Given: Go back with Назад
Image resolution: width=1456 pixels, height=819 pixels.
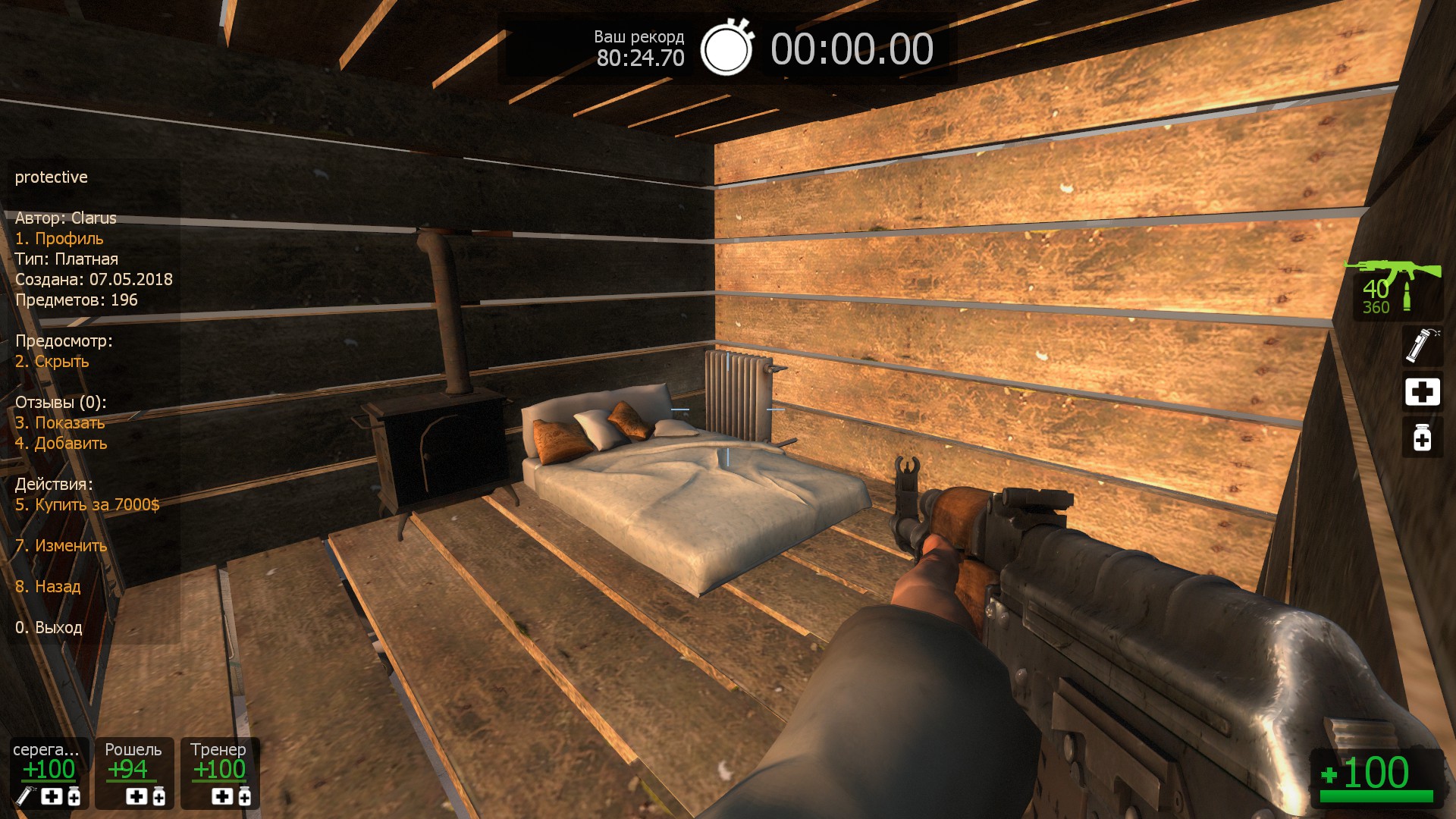Looking at the screenshot, I should (x=48, y=587).
